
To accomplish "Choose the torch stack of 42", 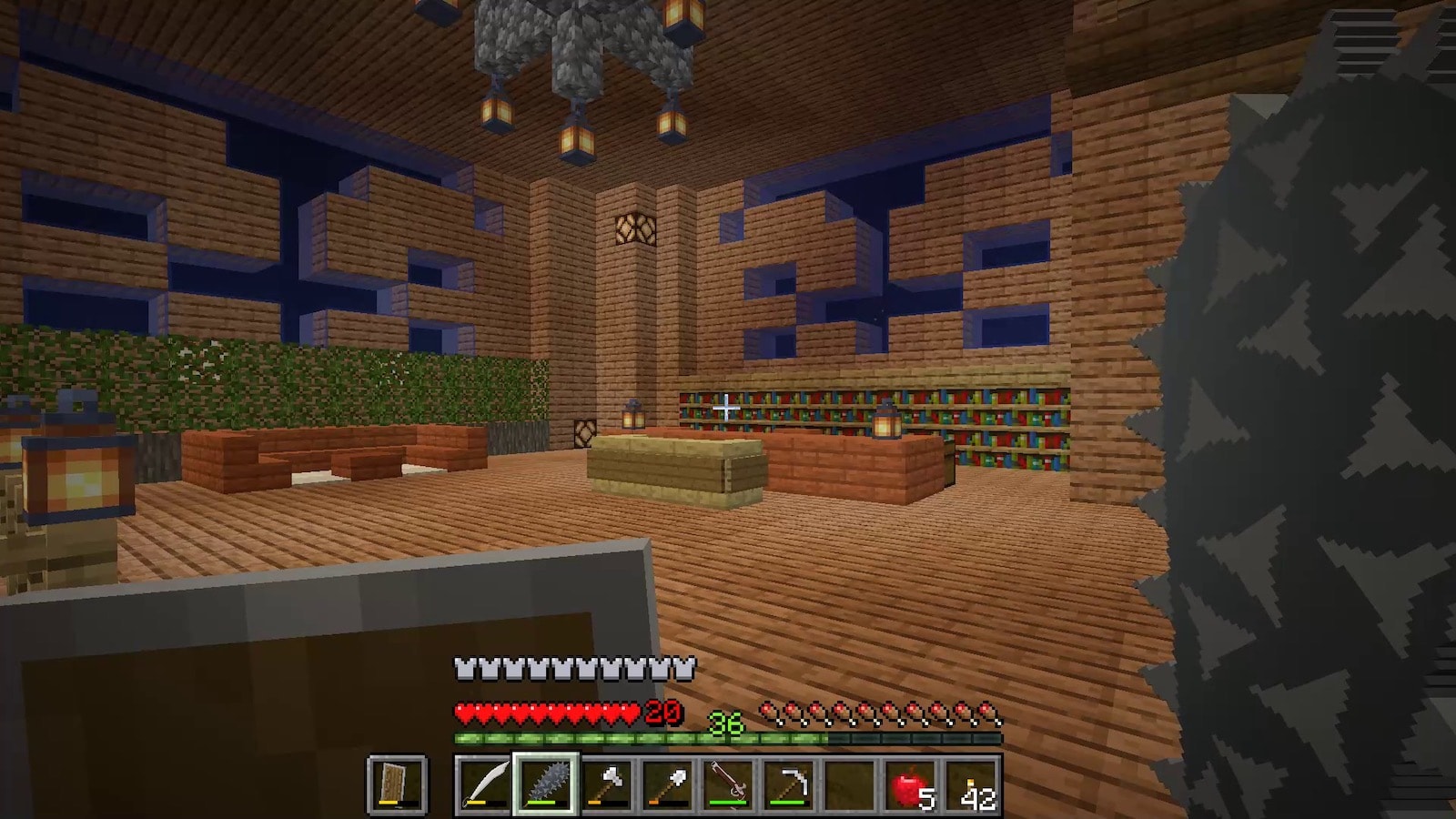I will [972, 784].
